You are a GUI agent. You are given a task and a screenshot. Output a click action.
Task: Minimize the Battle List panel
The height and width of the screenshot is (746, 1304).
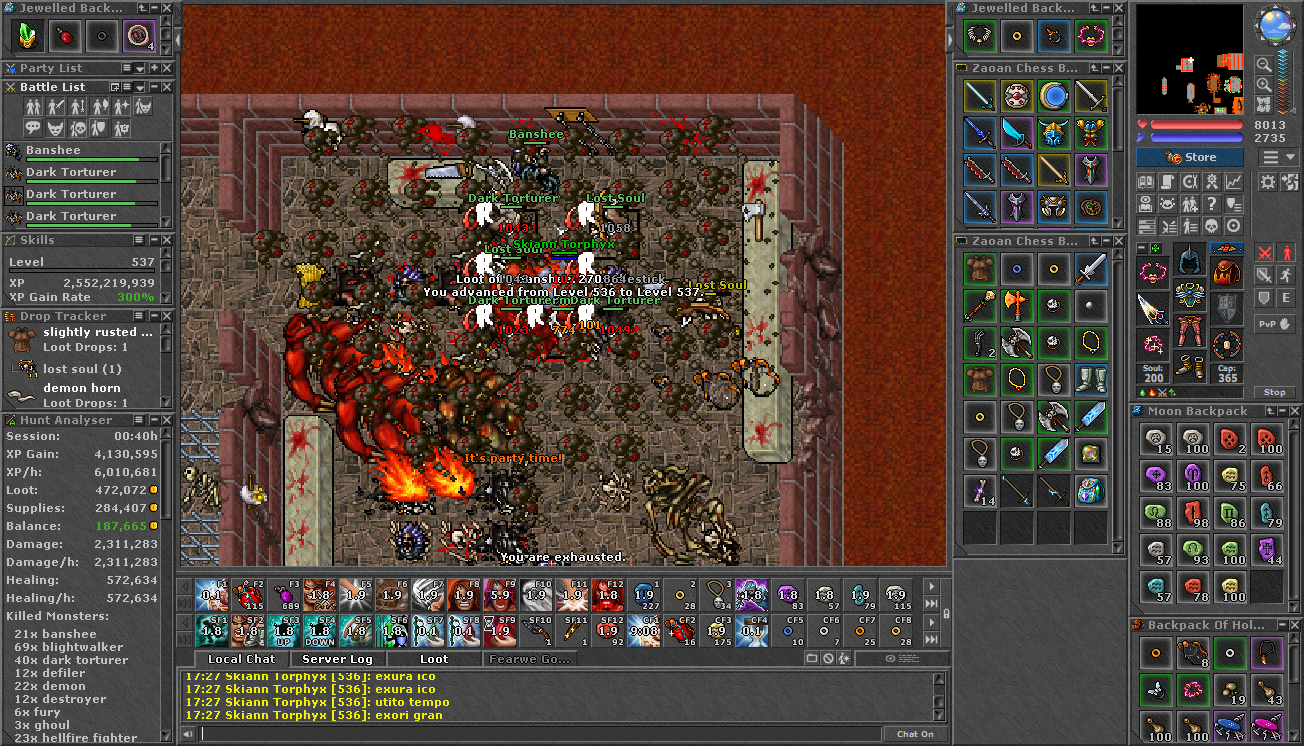point(153,87)
